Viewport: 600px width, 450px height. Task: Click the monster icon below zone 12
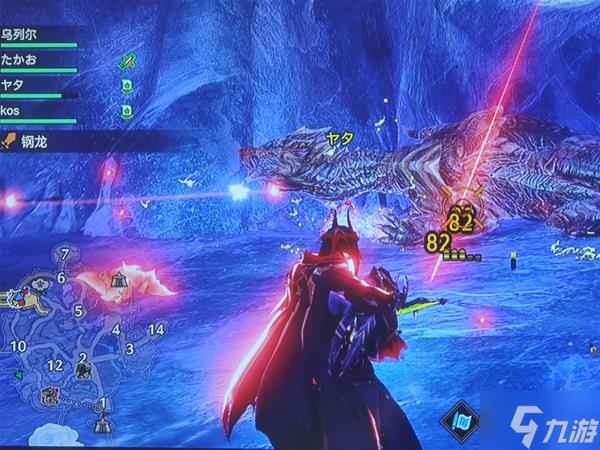point(47,397)
